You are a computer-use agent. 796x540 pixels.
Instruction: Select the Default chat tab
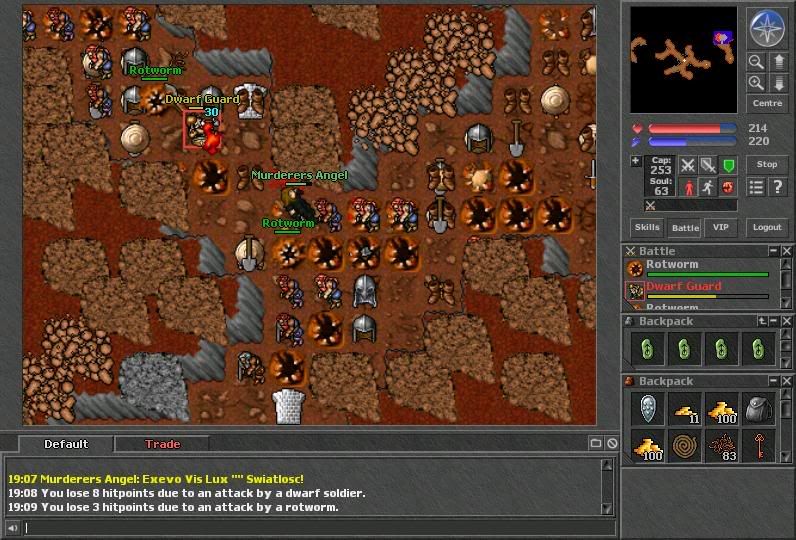tap(66, 444)
